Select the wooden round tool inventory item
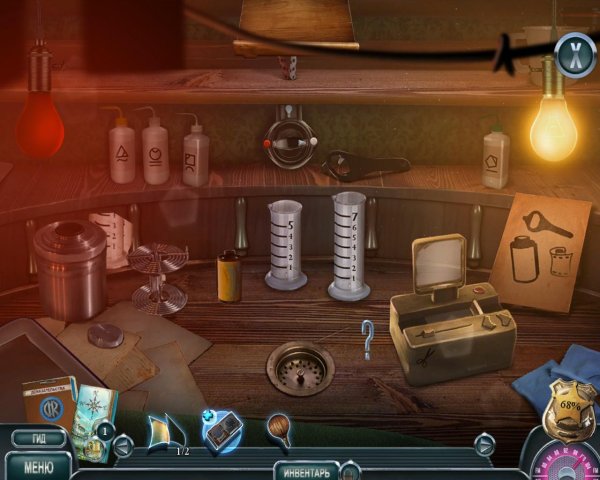 [x=280, y=430]
